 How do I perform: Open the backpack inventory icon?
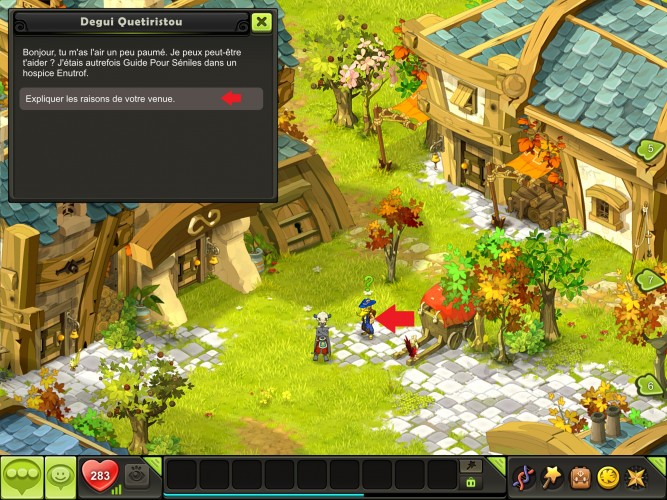point(580,475)
